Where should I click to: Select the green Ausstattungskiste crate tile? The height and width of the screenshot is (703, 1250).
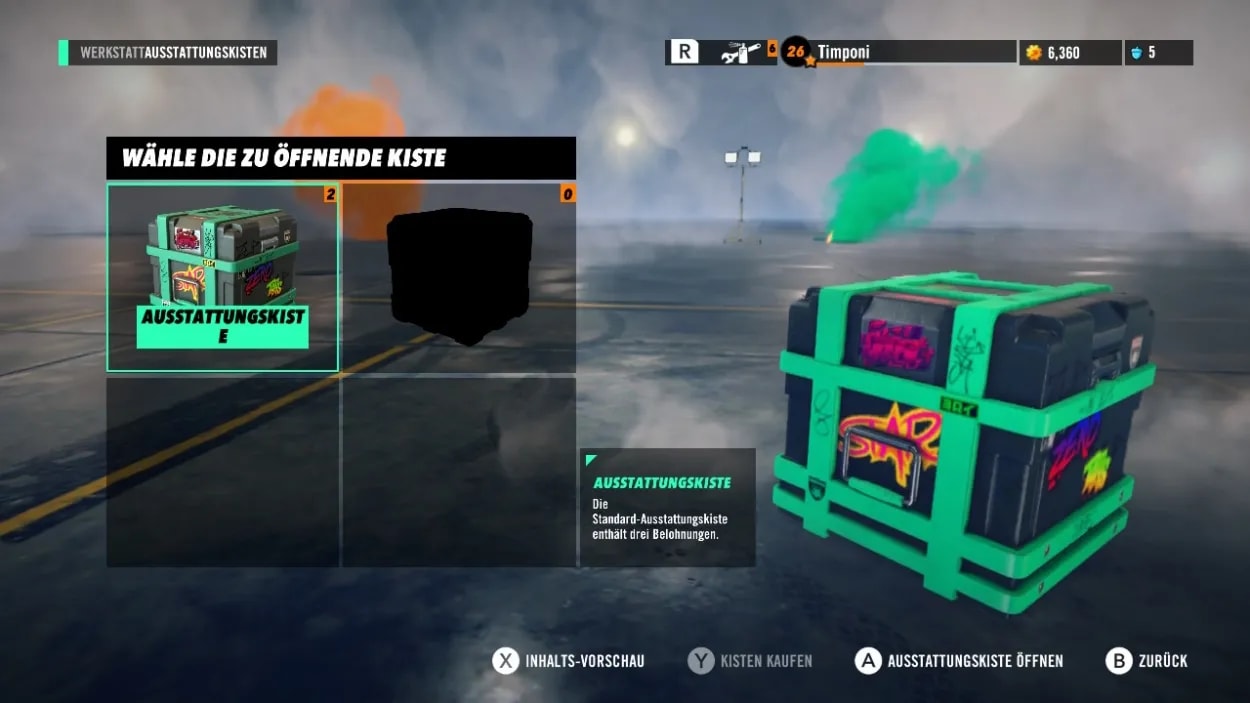222,277
